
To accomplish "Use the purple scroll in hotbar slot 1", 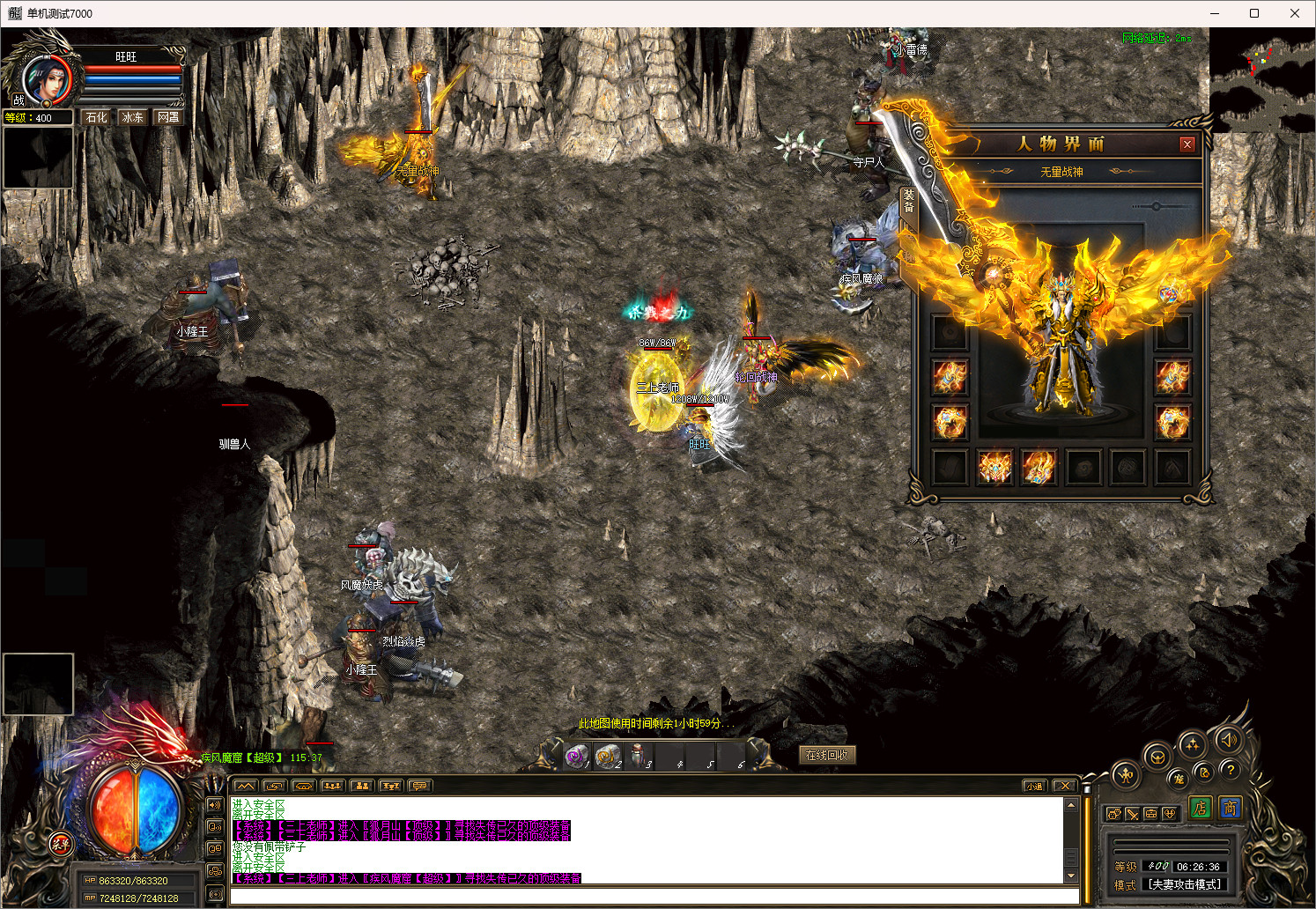I will click(576, 756).
